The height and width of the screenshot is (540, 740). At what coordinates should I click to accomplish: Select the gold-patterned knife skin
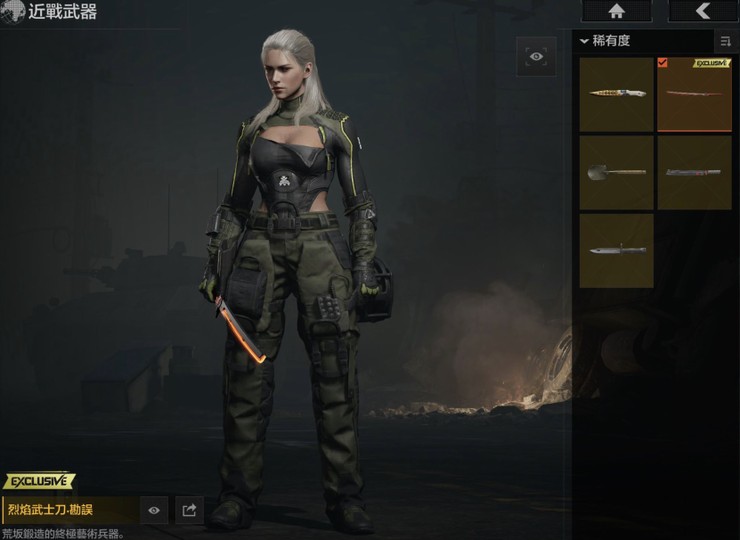pos(616,94)
